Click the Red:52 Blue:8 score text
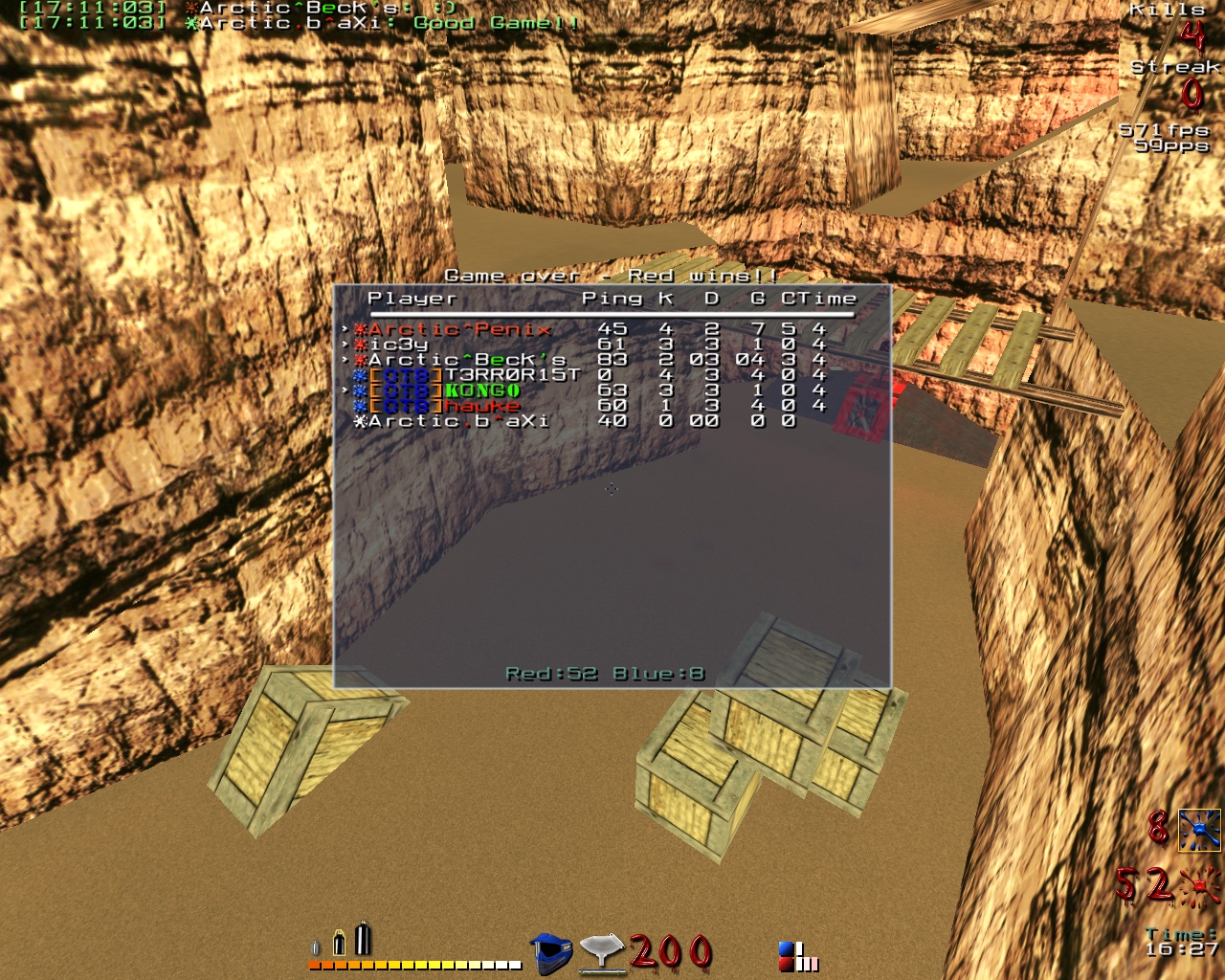1225x980 pixels. tap(607, 673)
